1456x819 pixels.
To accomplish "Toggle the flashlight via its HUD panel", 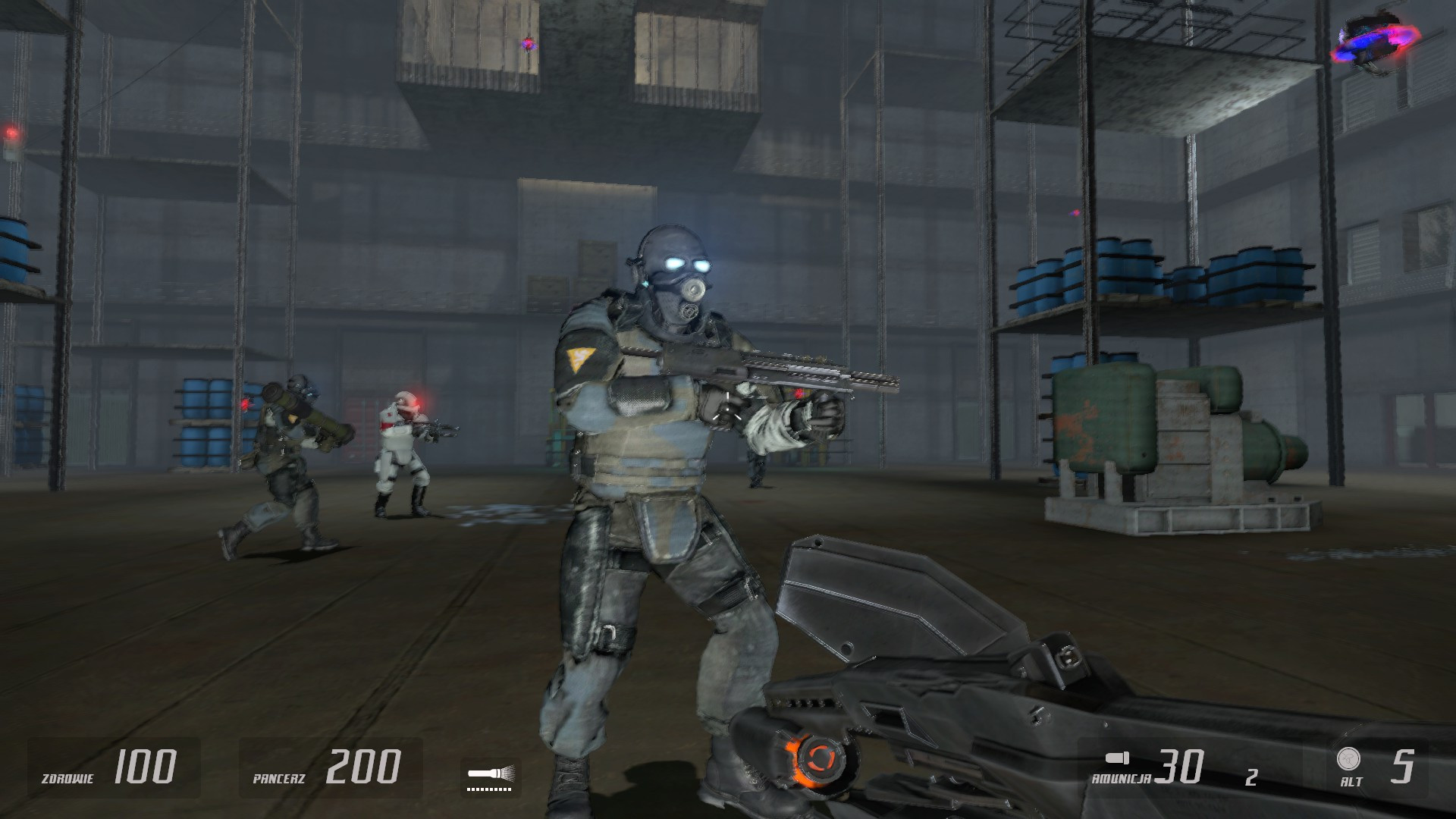I will [491, 773].
